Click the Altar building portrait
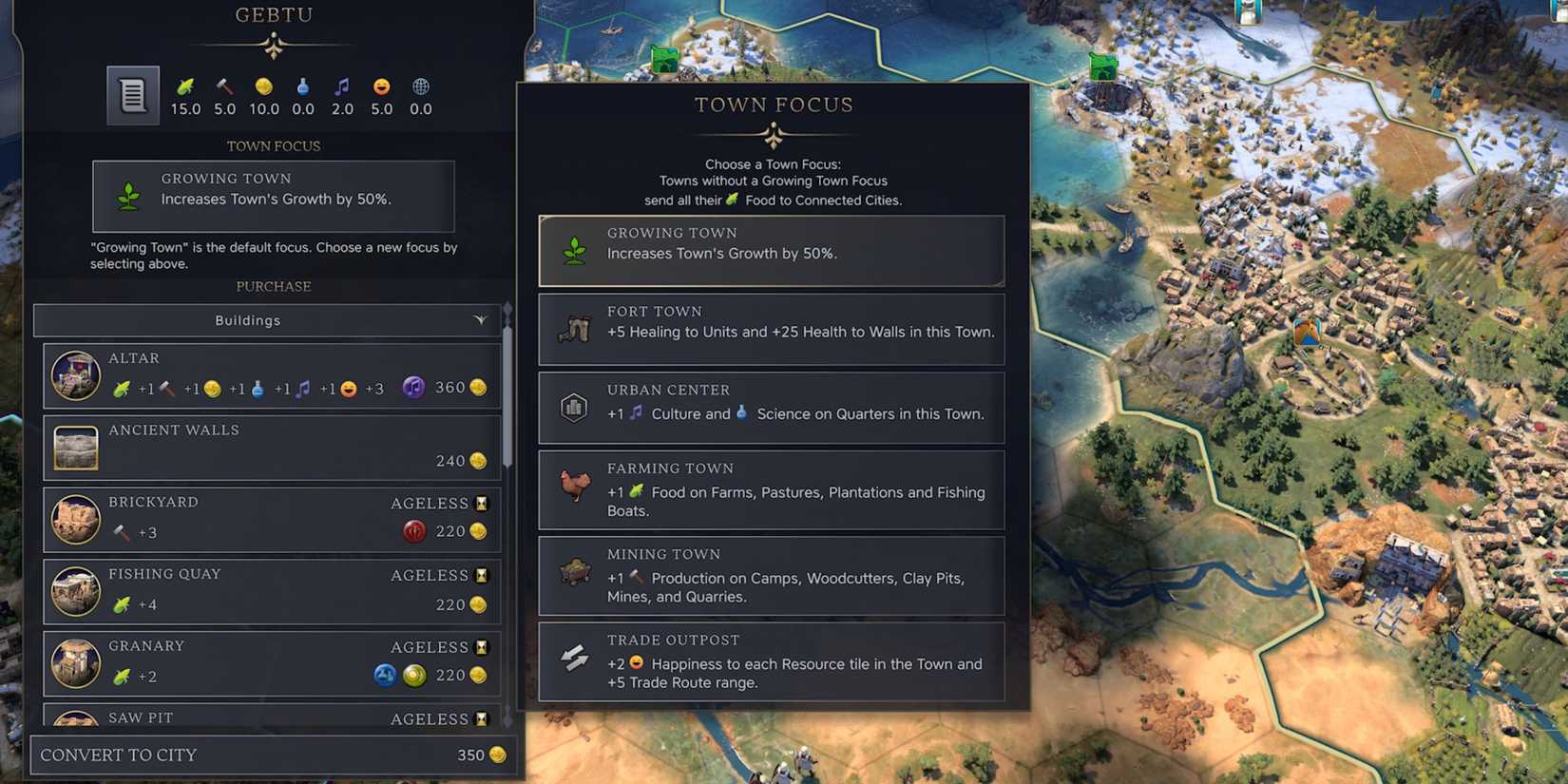1568x784 pixels. coord(75,375)
